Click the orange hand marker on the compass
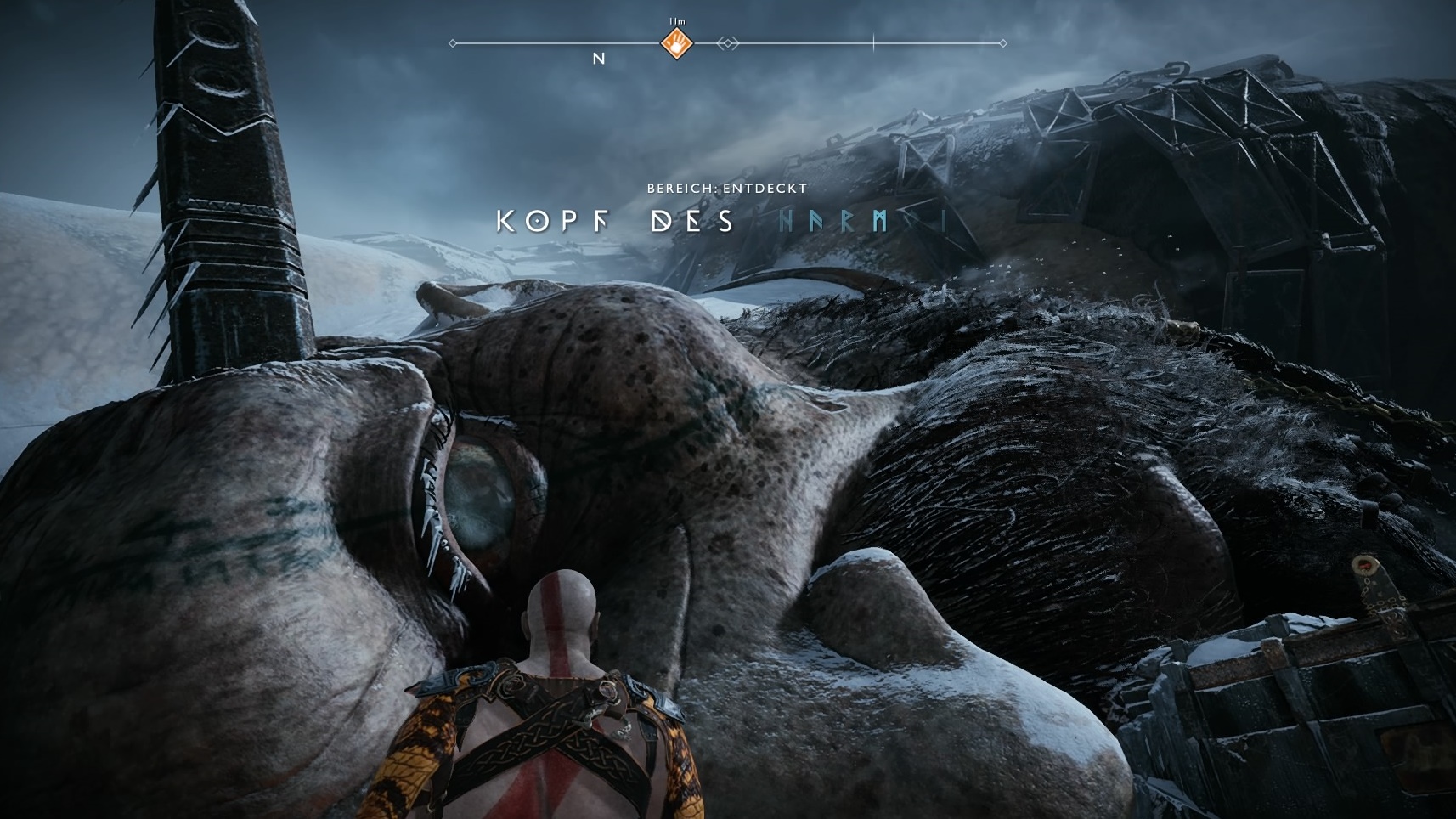 pyautogui.click(x=677, y=43)
